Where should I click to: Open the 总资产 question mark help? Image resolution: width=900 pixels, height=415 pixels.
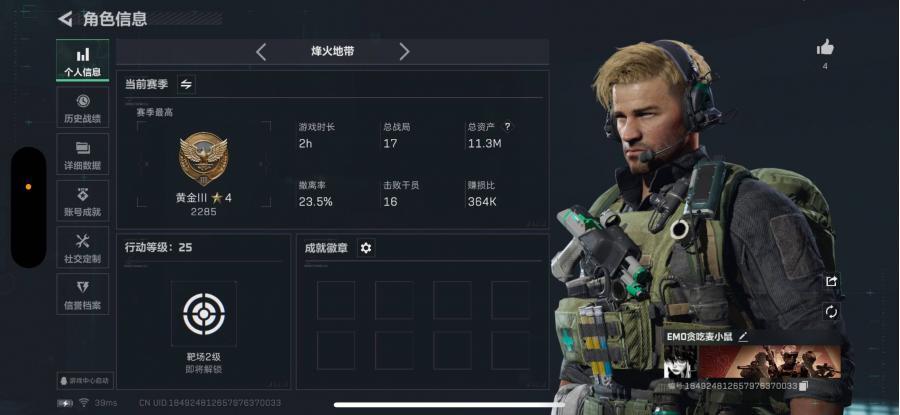(x=507, y=127)
